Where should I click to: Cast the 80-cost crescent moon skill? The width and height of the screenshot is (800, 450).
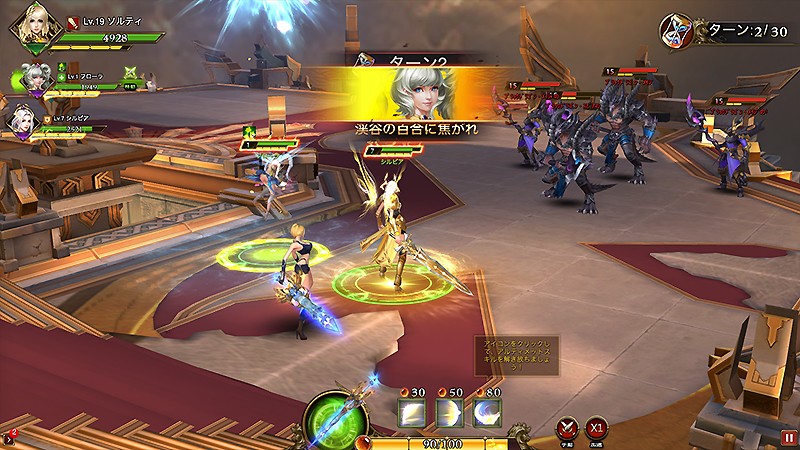(487, 414)
